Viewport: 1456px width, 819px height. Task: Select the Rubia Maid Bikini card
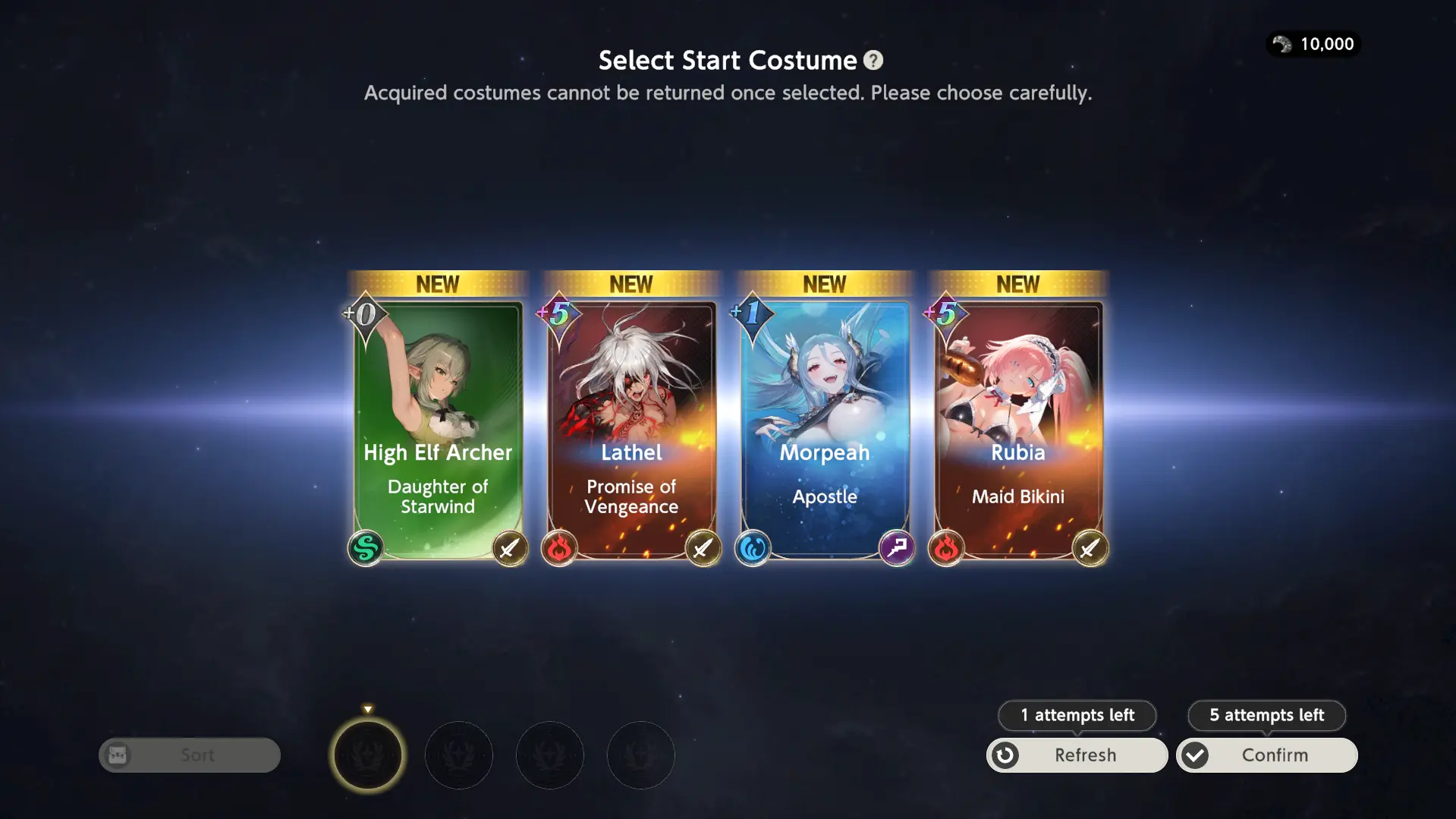click(1018, 425)
